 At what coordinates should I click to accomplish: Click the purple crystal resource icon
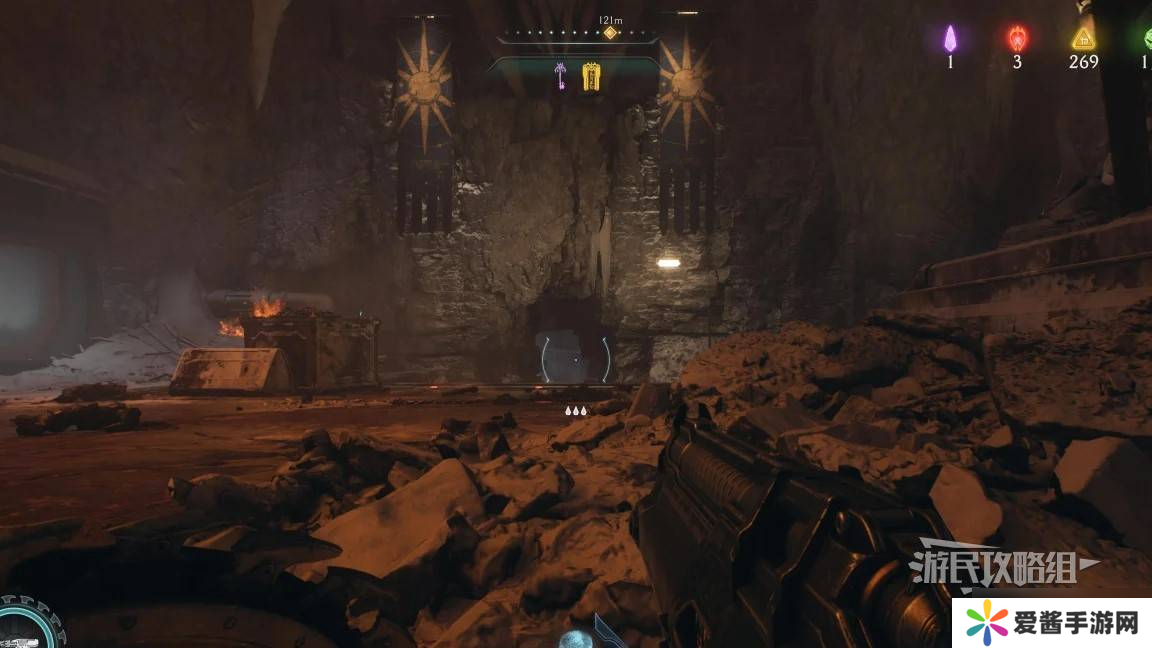(x=951, y=39)
